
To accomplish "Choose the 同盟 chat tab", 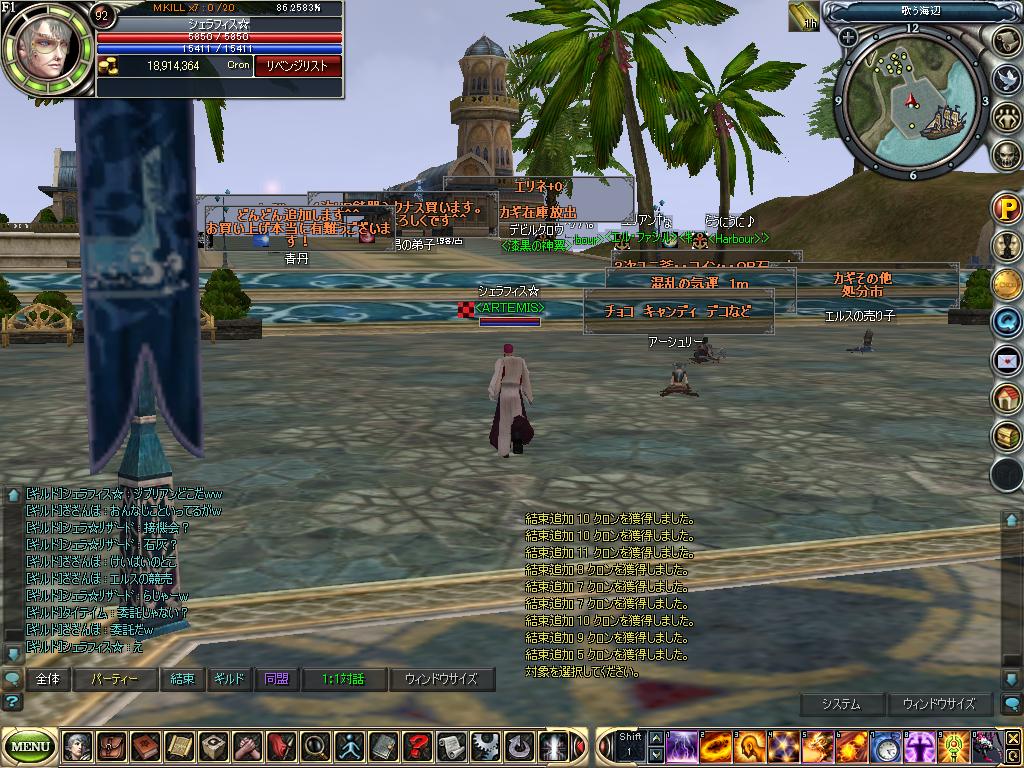I will 277,679.
